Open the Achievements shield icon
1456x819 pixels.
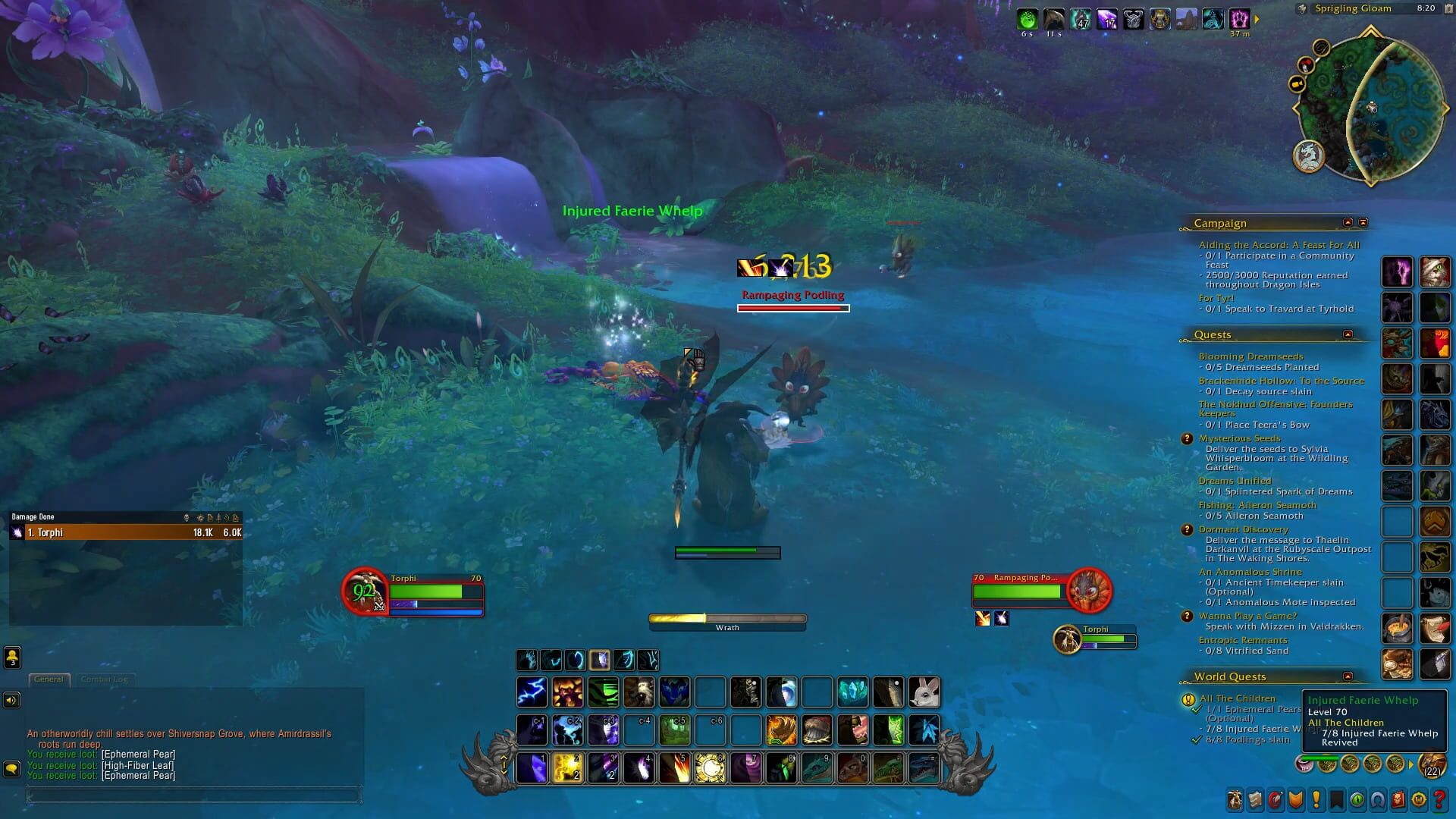pos(1294,797)
